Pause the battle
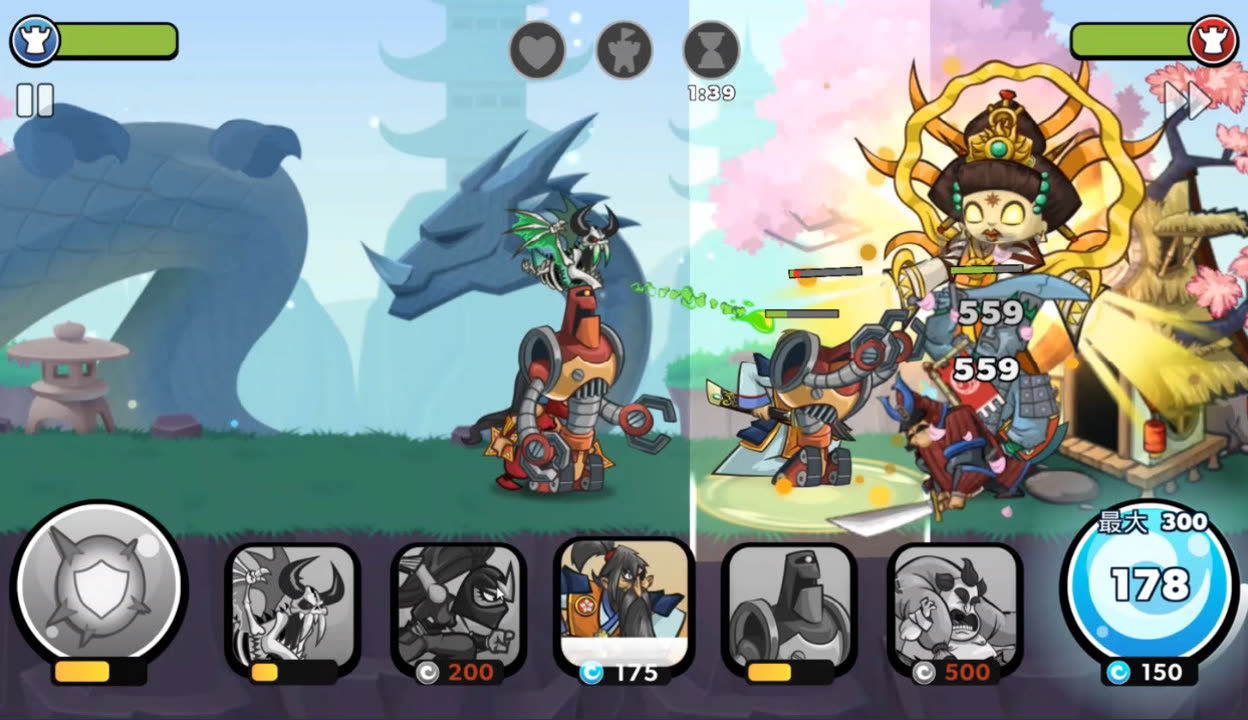The width and height of the screenshot is (1248, 720). click(35, 101)
